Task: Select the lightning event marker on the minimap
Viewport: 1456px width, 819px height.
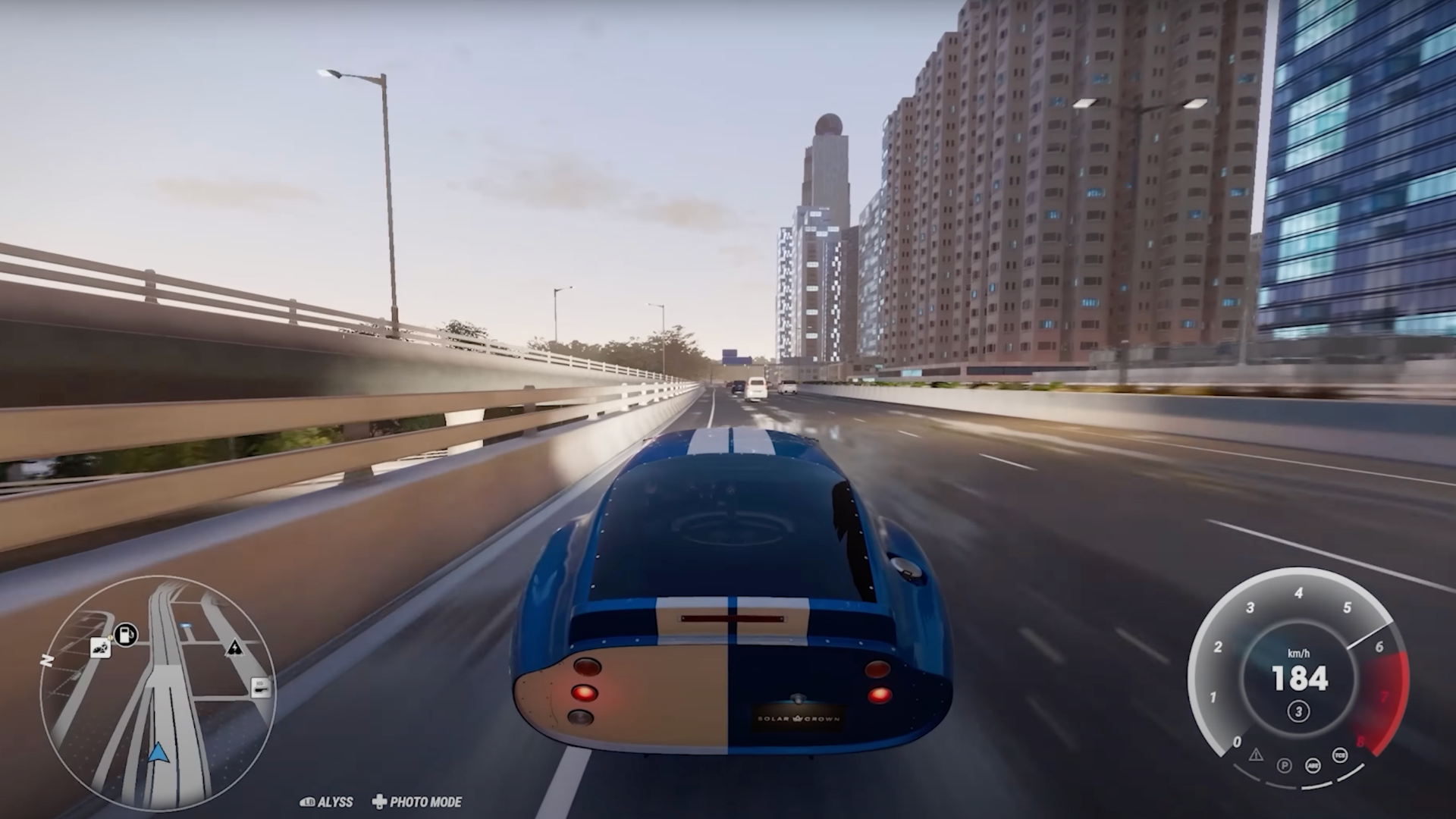Action: pos(234,648)
